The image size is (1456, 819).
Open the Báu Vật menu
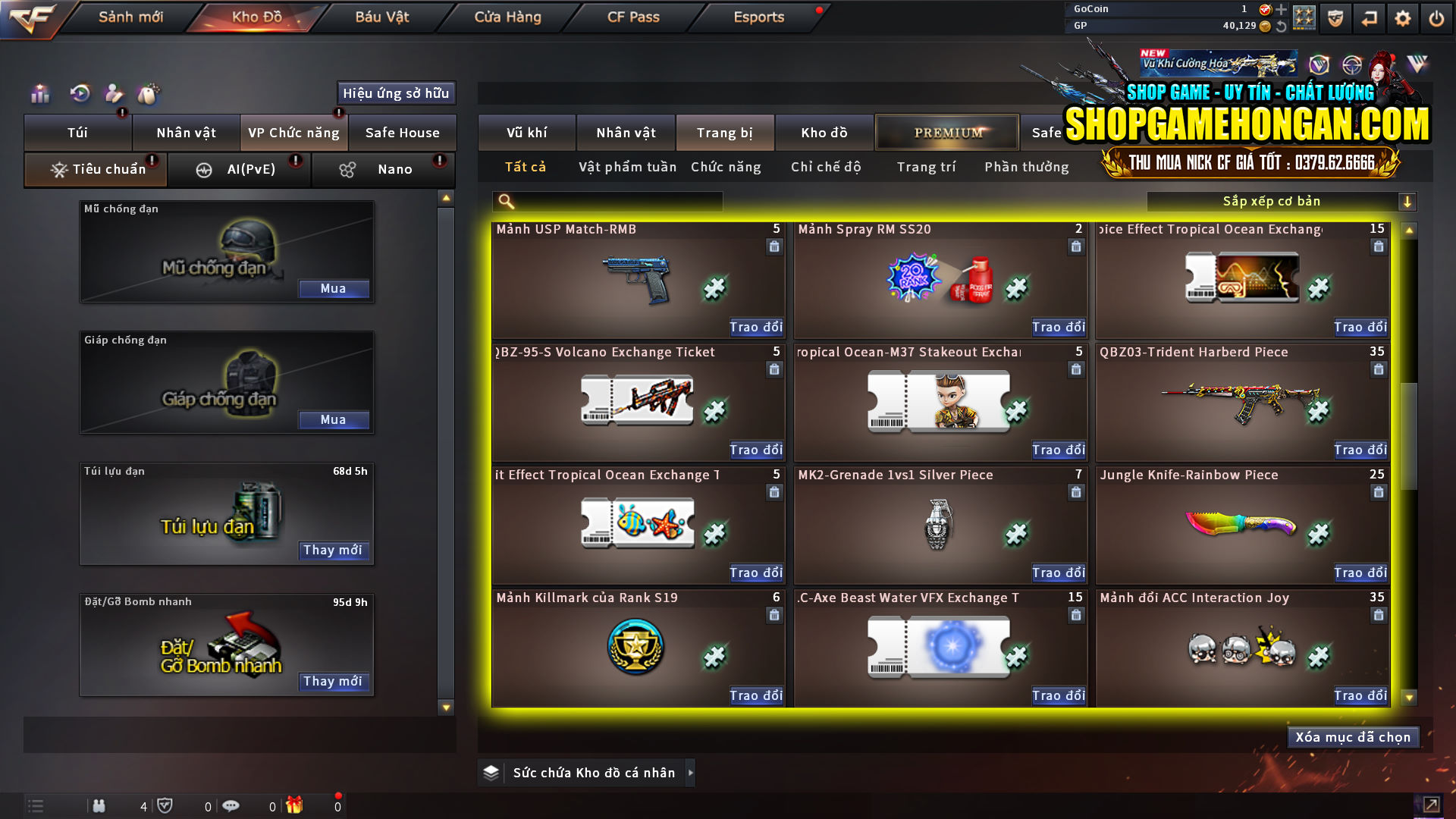(381, 17)
